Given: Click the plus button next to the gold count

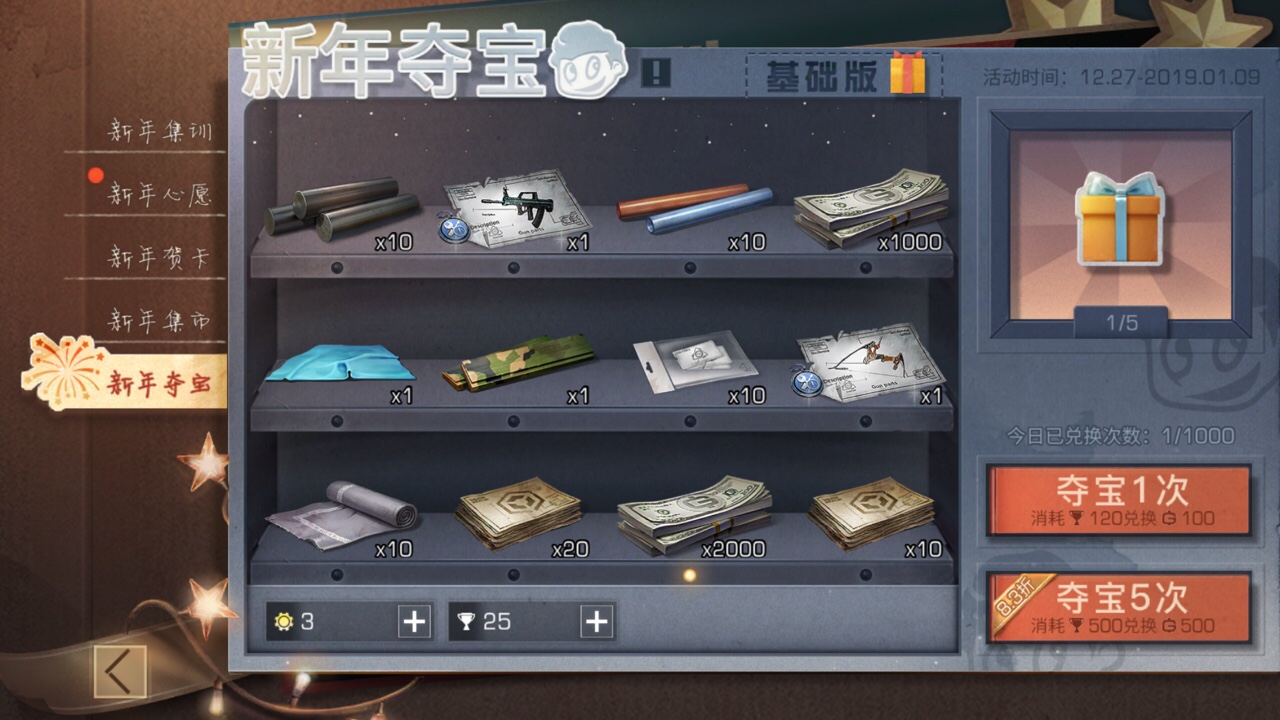Looking at the screenshot, I should (413, 622).
